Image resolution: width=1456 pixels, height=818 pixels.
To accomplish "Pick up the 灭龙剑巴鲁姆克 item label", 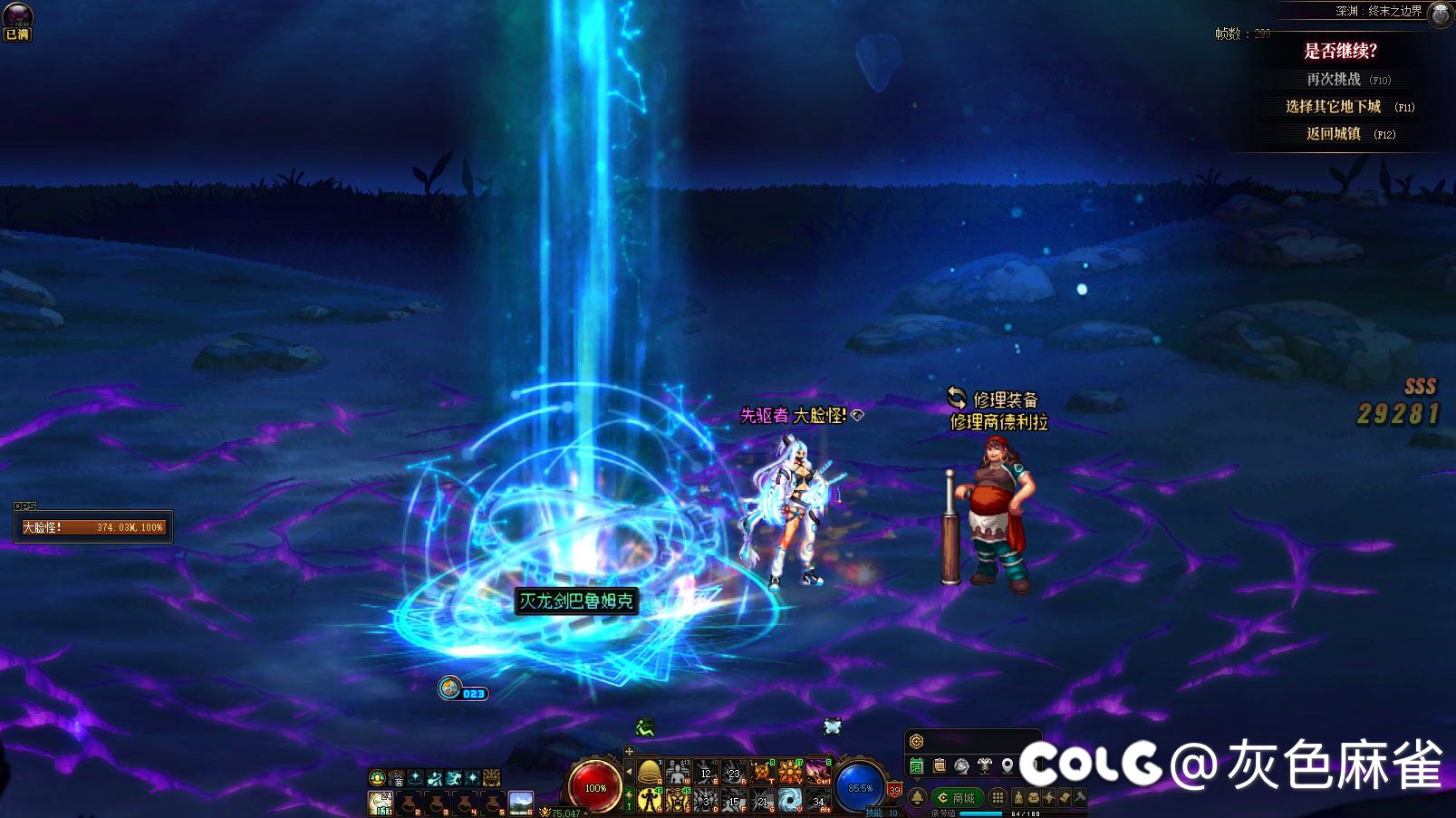I will (576, 601).
